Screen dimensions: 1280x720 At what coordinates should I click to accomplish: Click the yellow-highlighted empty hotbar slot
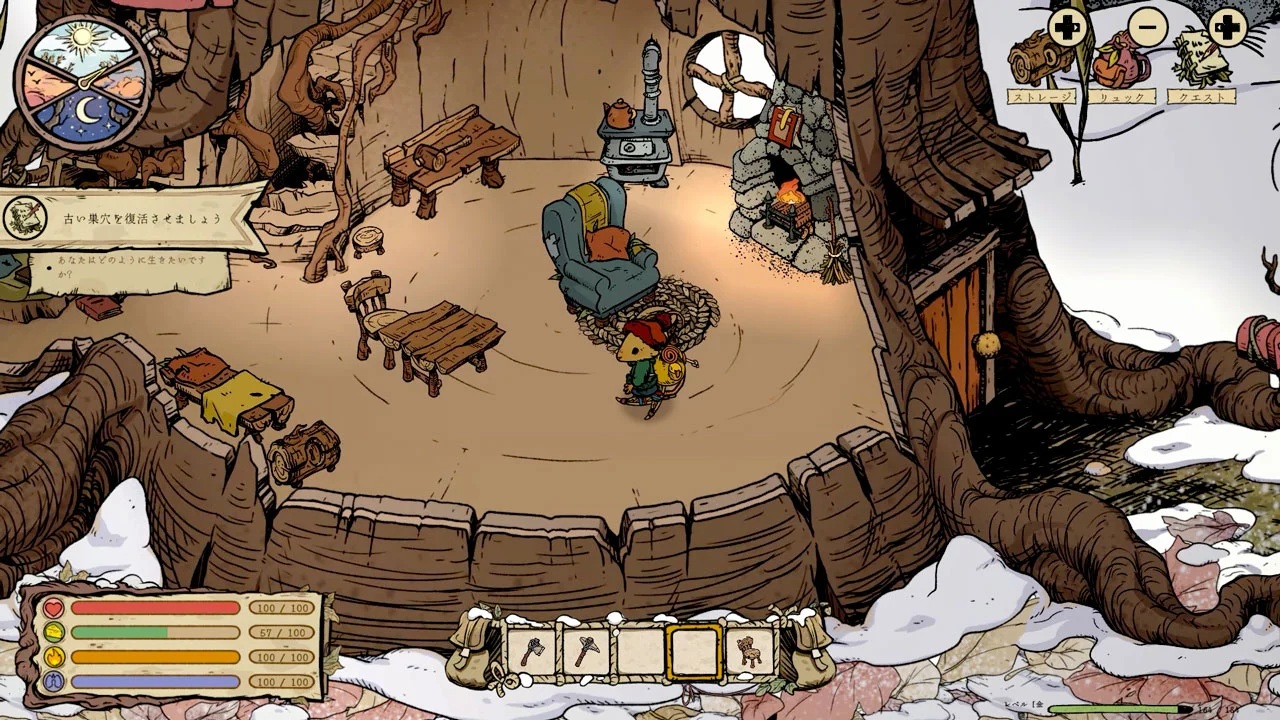point(694,651)
